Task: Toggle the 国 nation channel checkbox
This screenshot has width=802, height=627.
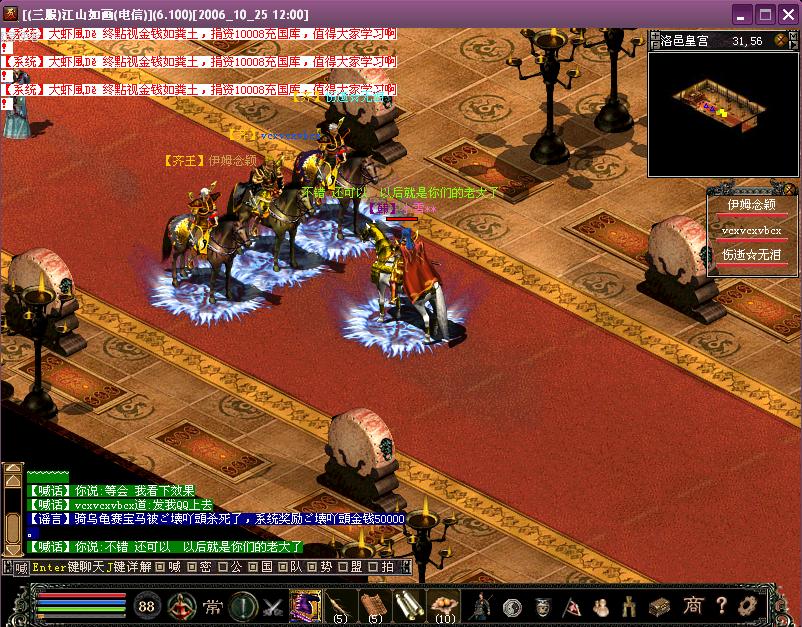Action: tap(253, 568)
